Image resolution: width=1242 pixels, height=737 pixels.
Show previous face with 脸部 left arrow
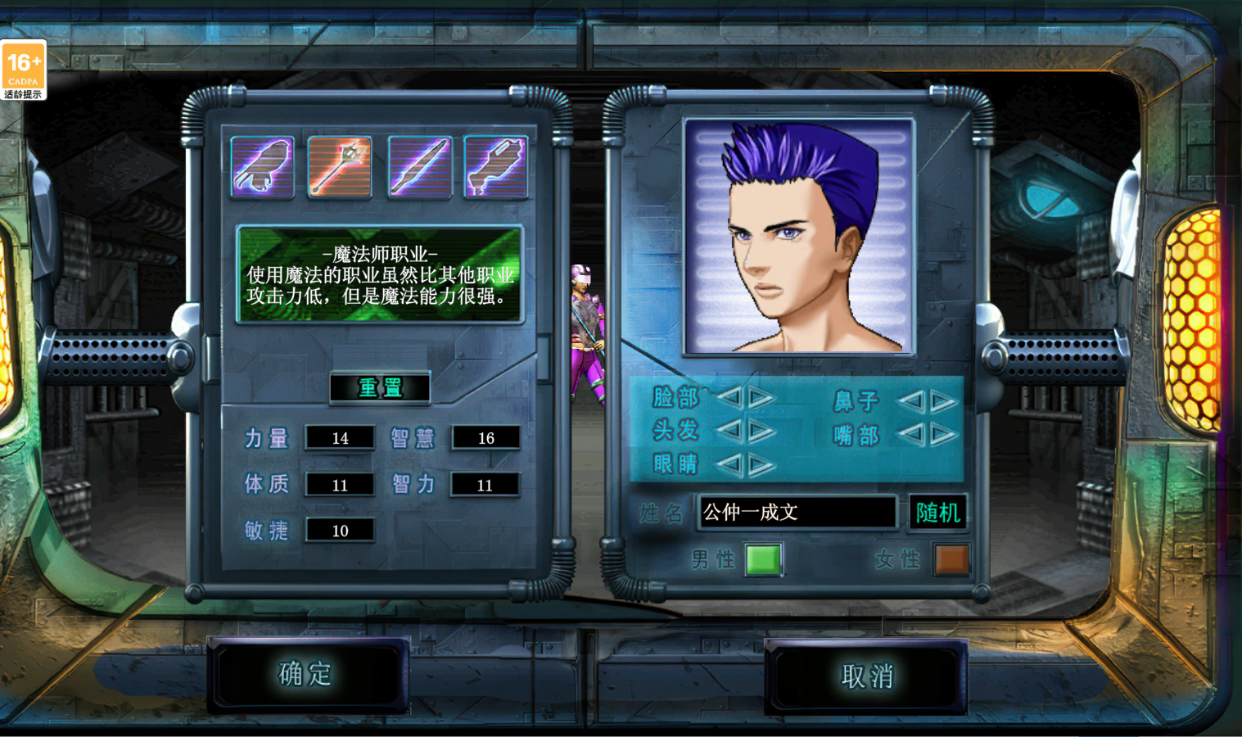click(729, 398)
